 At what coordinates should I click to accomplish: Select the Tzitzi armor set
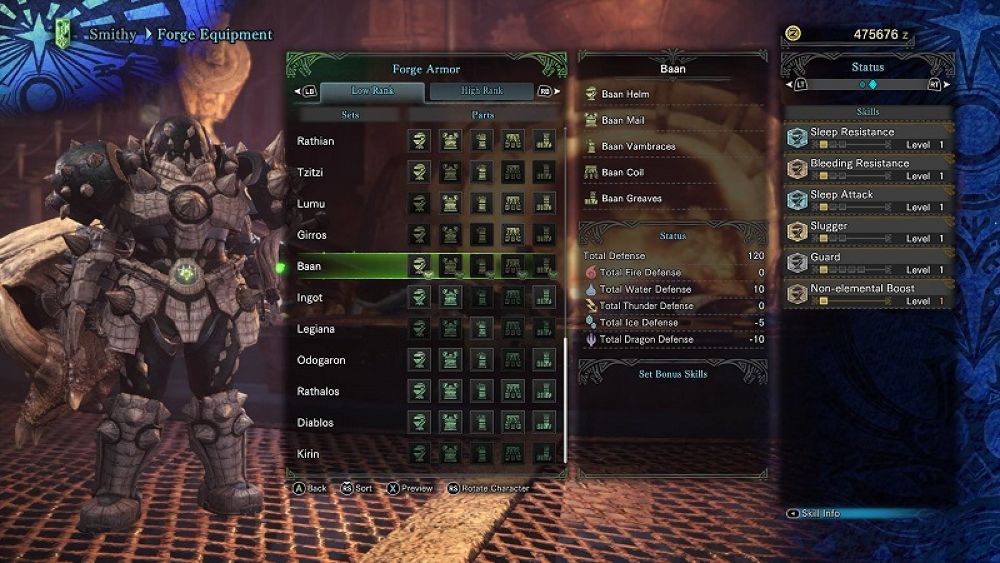(311, 173)
